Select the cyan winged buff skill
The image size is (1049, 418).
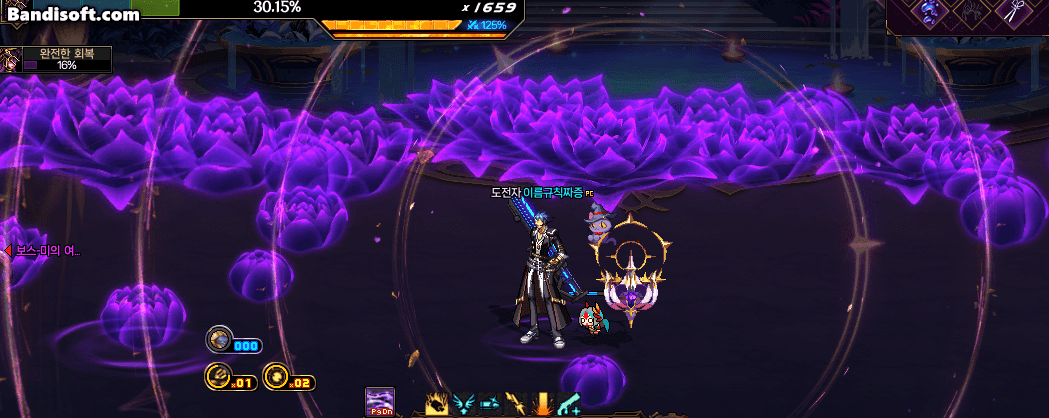[463, 404]
